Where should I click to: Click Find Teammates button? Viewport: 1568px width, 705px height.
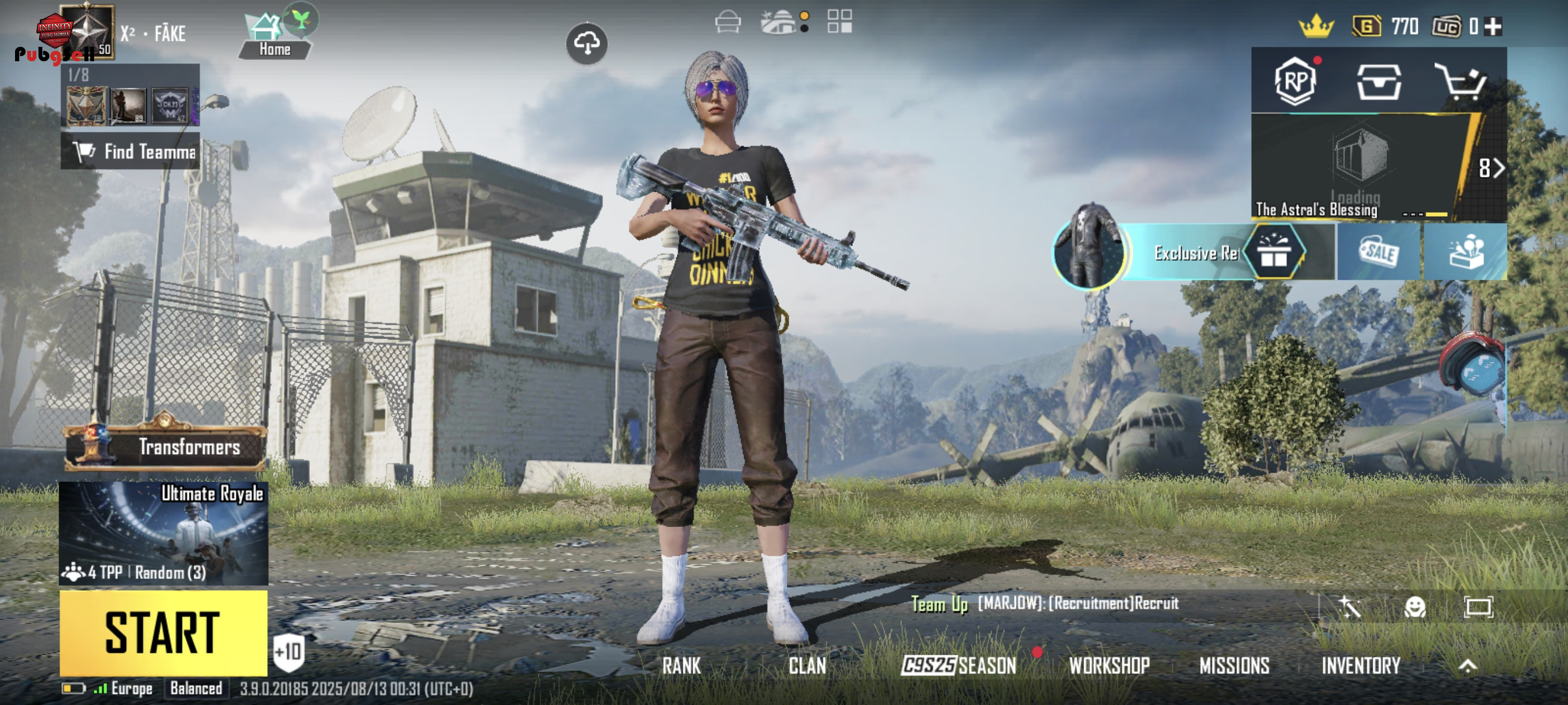coord(131,151)
